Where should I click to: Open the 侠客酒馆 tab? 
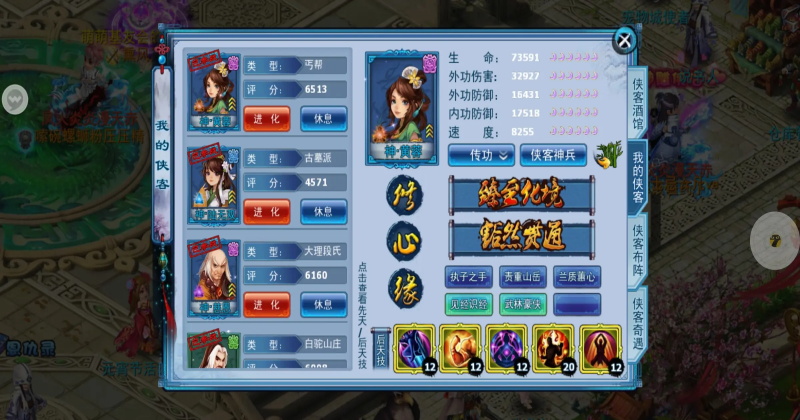click(638, 101)
